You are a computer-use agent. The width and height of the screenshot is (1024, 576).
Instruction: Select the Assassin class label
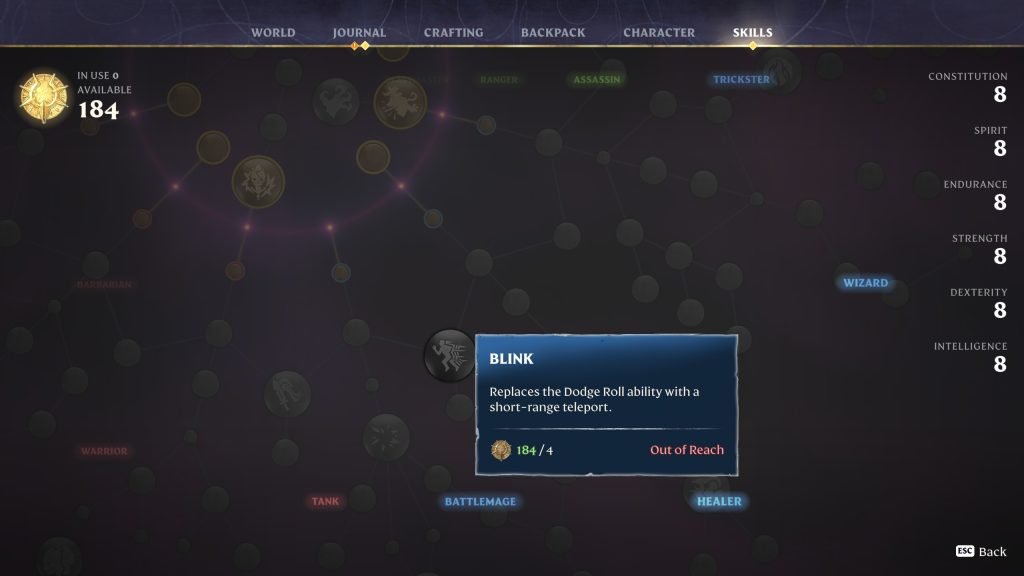(596, 80)
